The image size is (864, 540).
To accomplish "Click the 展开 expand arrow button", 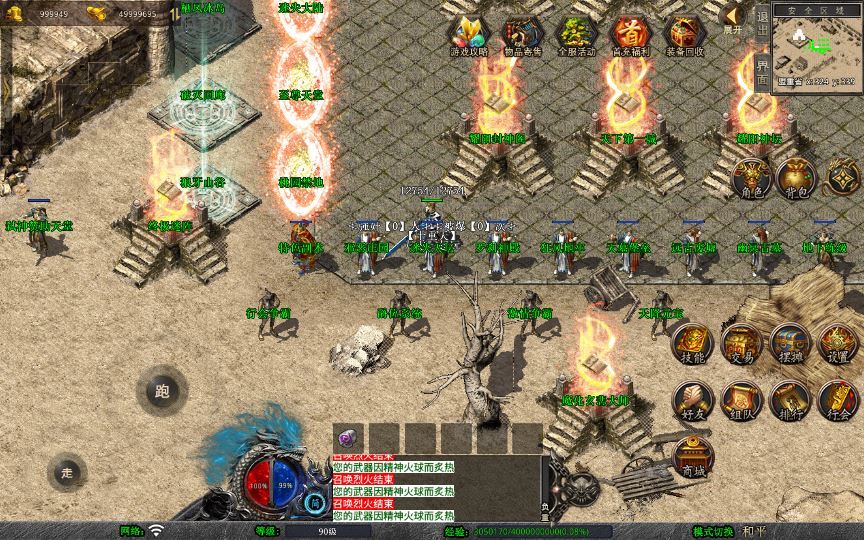I will pyautogui.click(x=733, y=18).
